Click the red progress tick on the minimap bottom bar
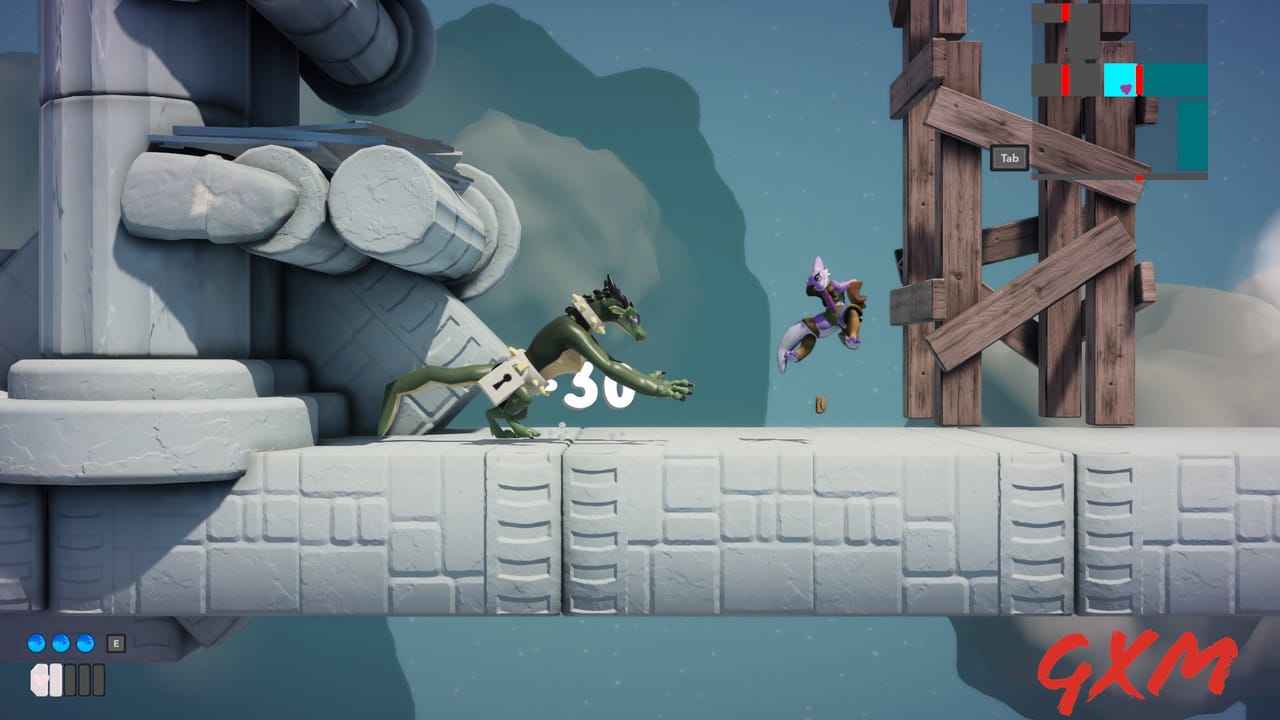The height and width of the screenshot is (720, 1280). pos(1139,176)
